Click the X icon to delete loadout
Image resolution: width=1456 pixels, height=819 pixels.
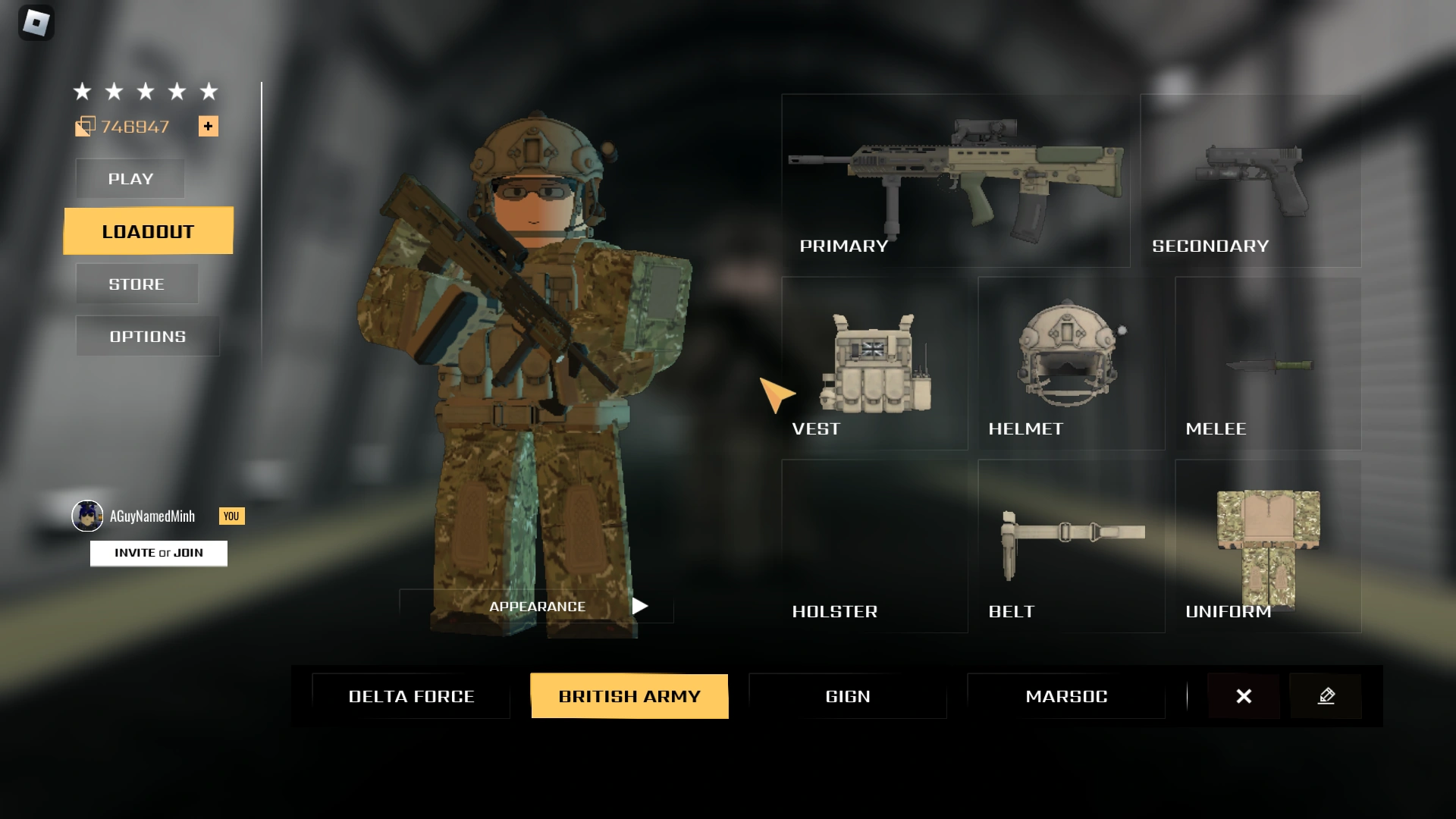click(x=1244, y=695)
